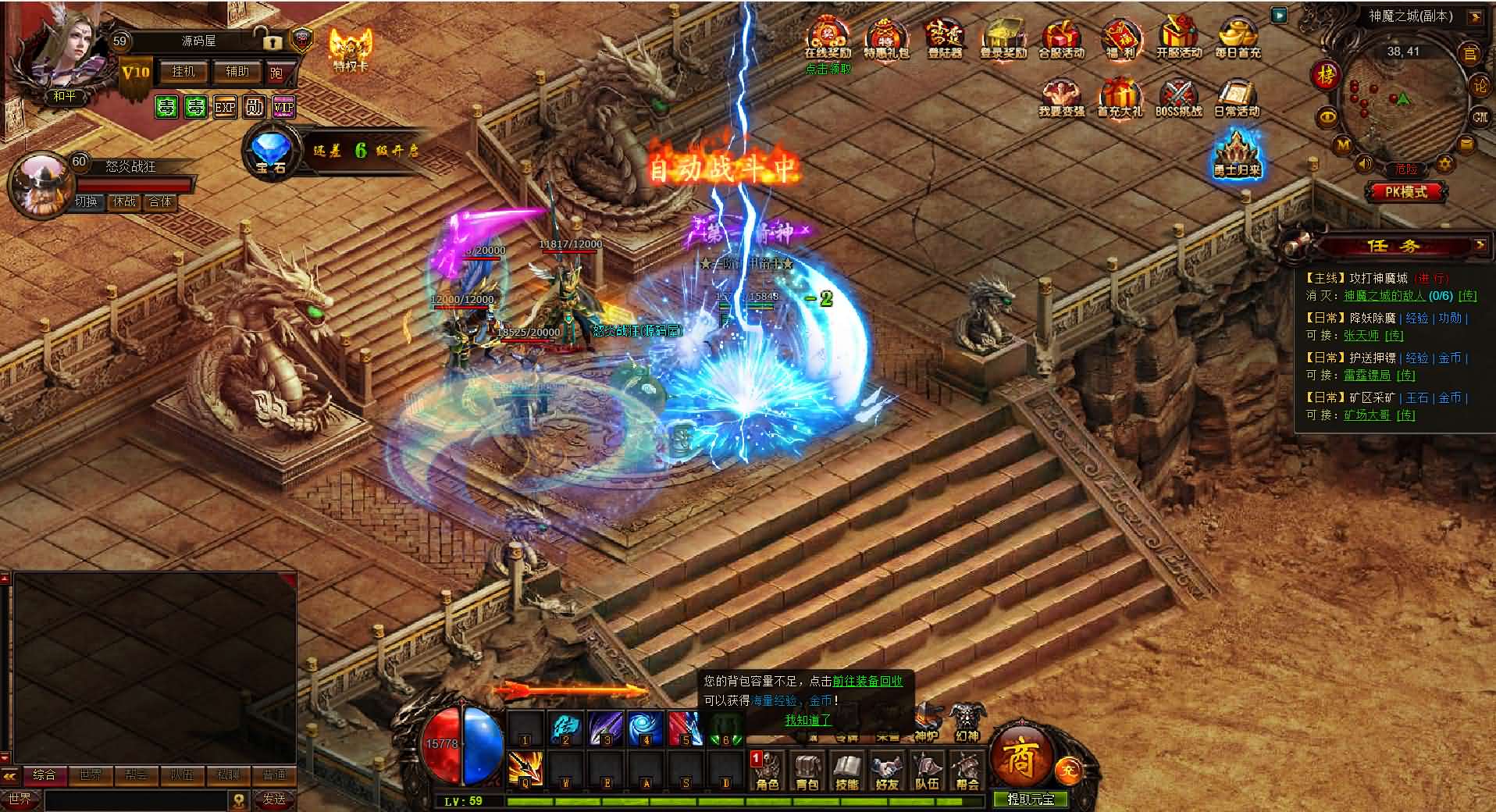The width and height of the screenshot is (1496, 812).
Task: Click the pet's 合体 merge button
Action: pos(160,201)
